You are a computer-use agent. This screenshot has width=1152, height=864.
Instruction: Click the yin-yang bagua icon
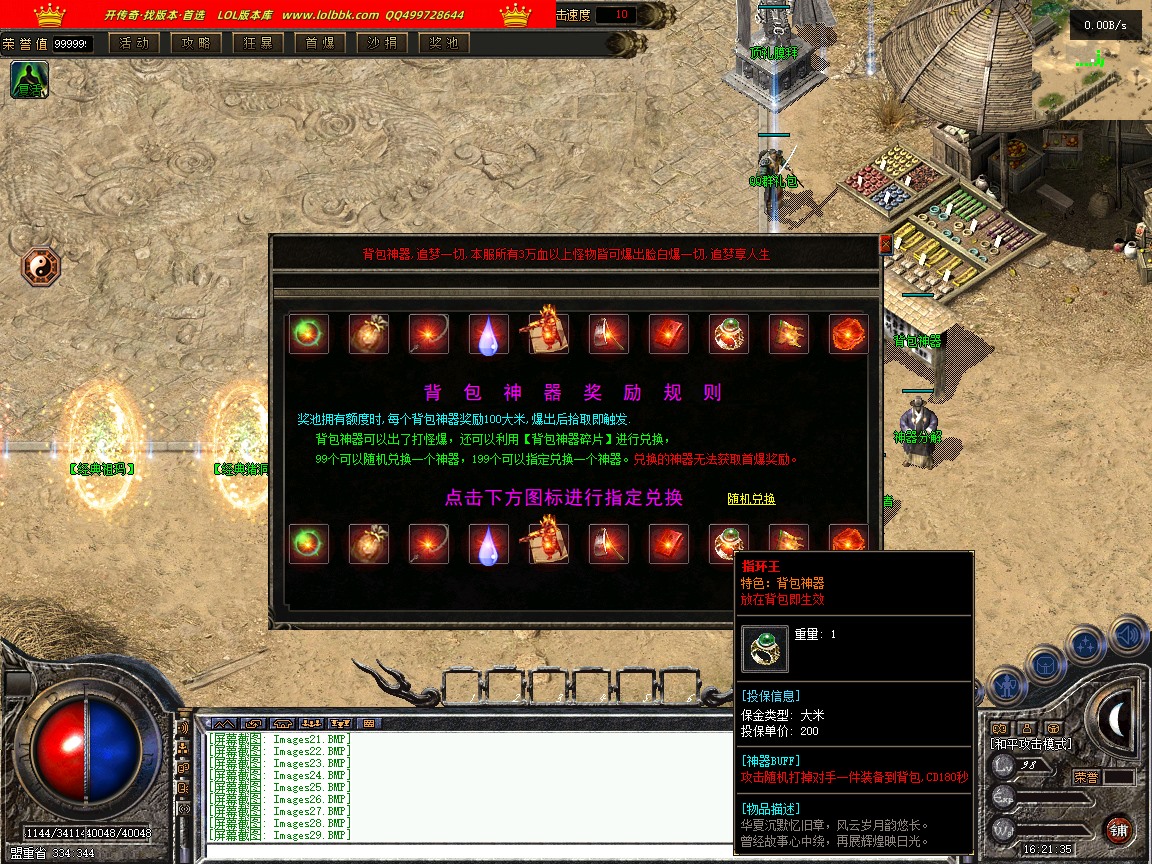click(41, 267)
